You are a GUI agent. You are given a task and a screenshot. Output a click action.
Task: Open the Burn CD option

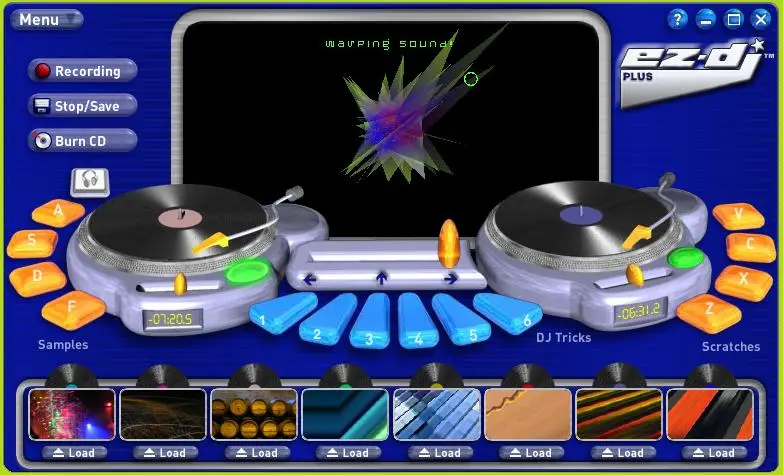click(83, 141)
